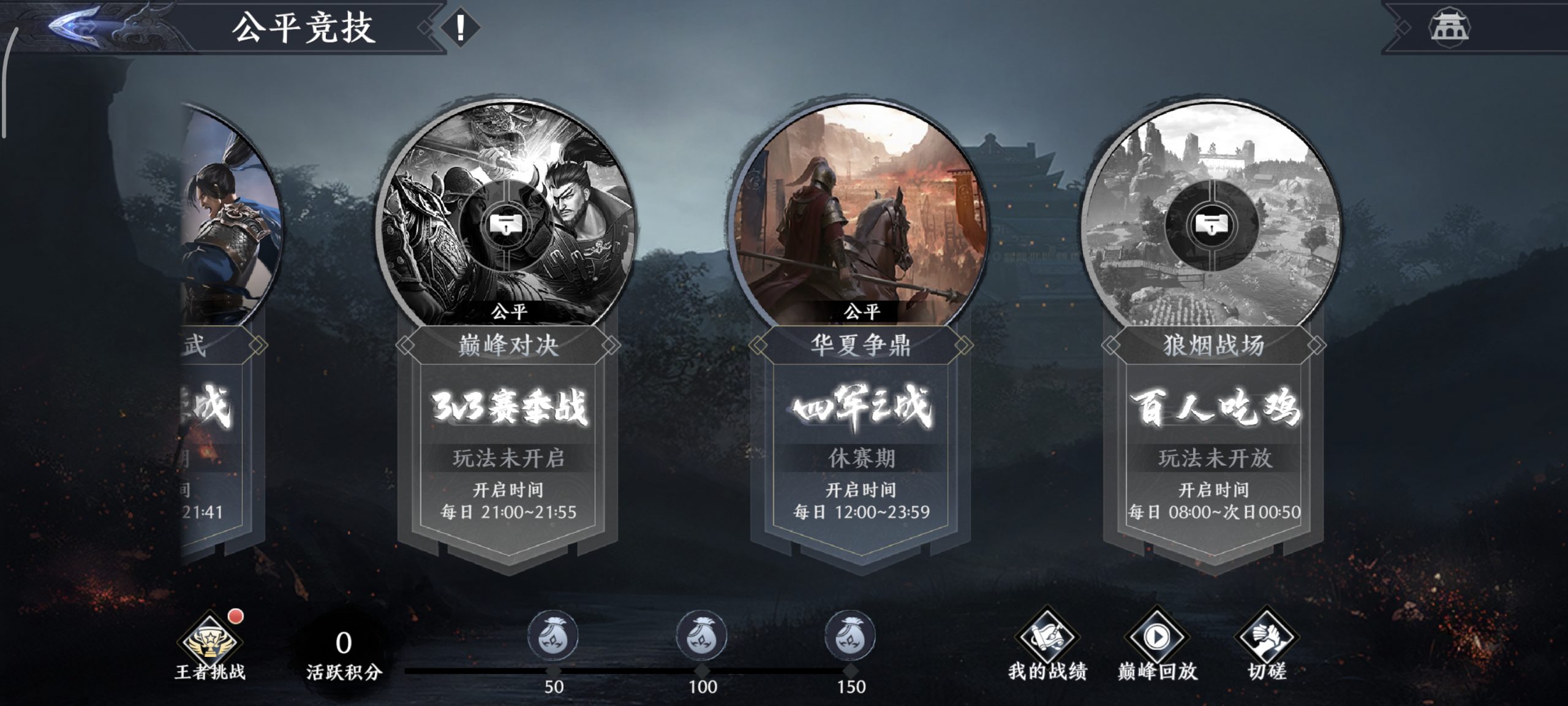Claim the 50-point reward bag
The height and width of the screenshot is (706, 1568).
click(x=553, y=636)
